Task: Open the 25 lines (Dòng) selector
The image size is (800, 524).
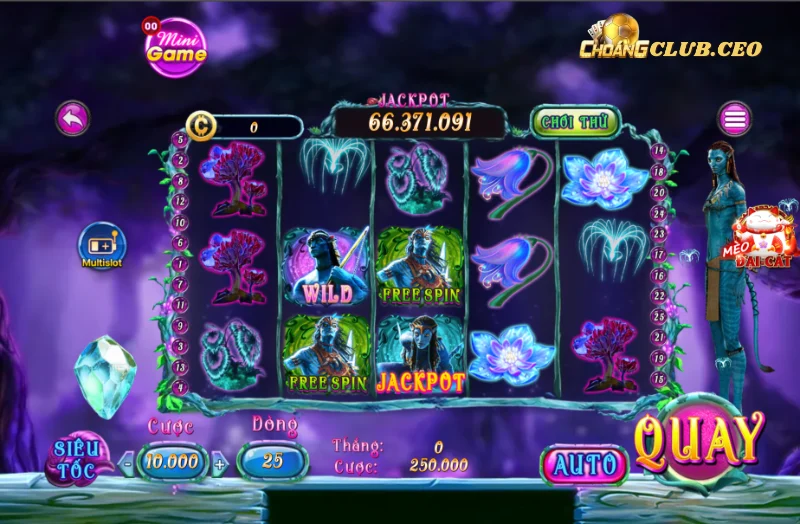Action: (273, 461)
